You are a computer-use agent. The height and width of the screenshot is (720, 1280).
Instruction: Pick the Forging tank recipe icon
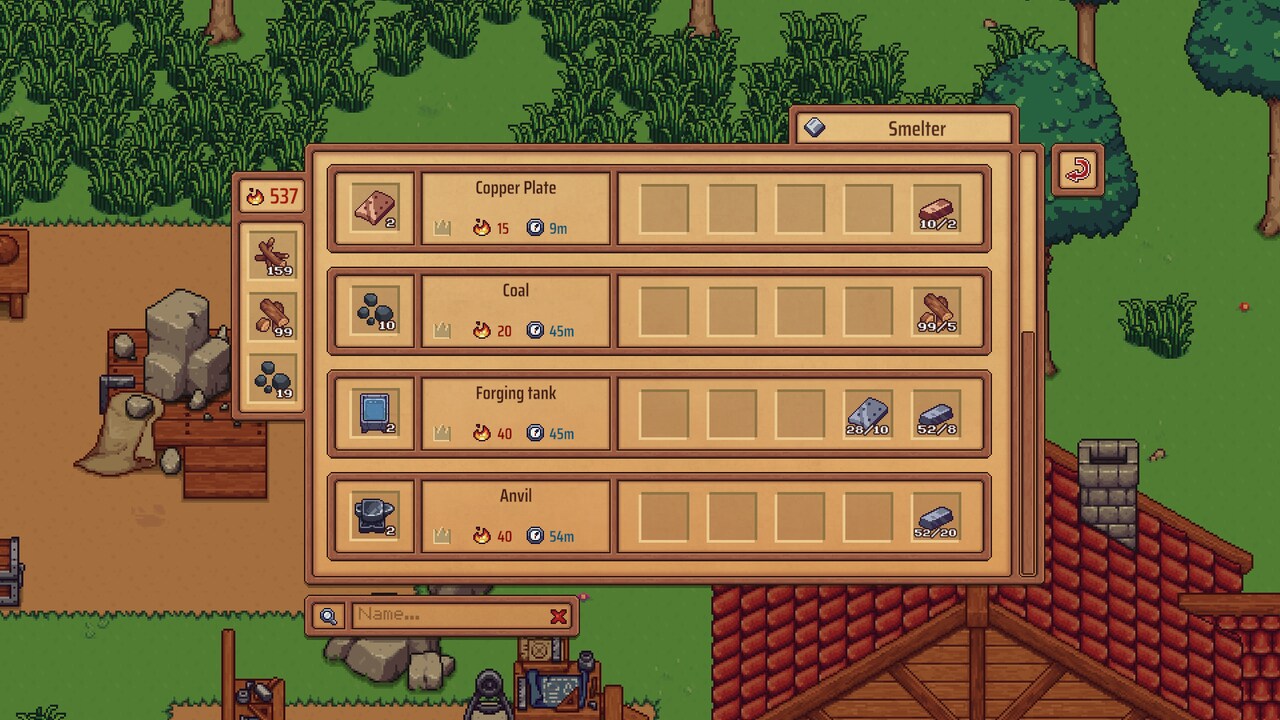click(x=374, y=414)
